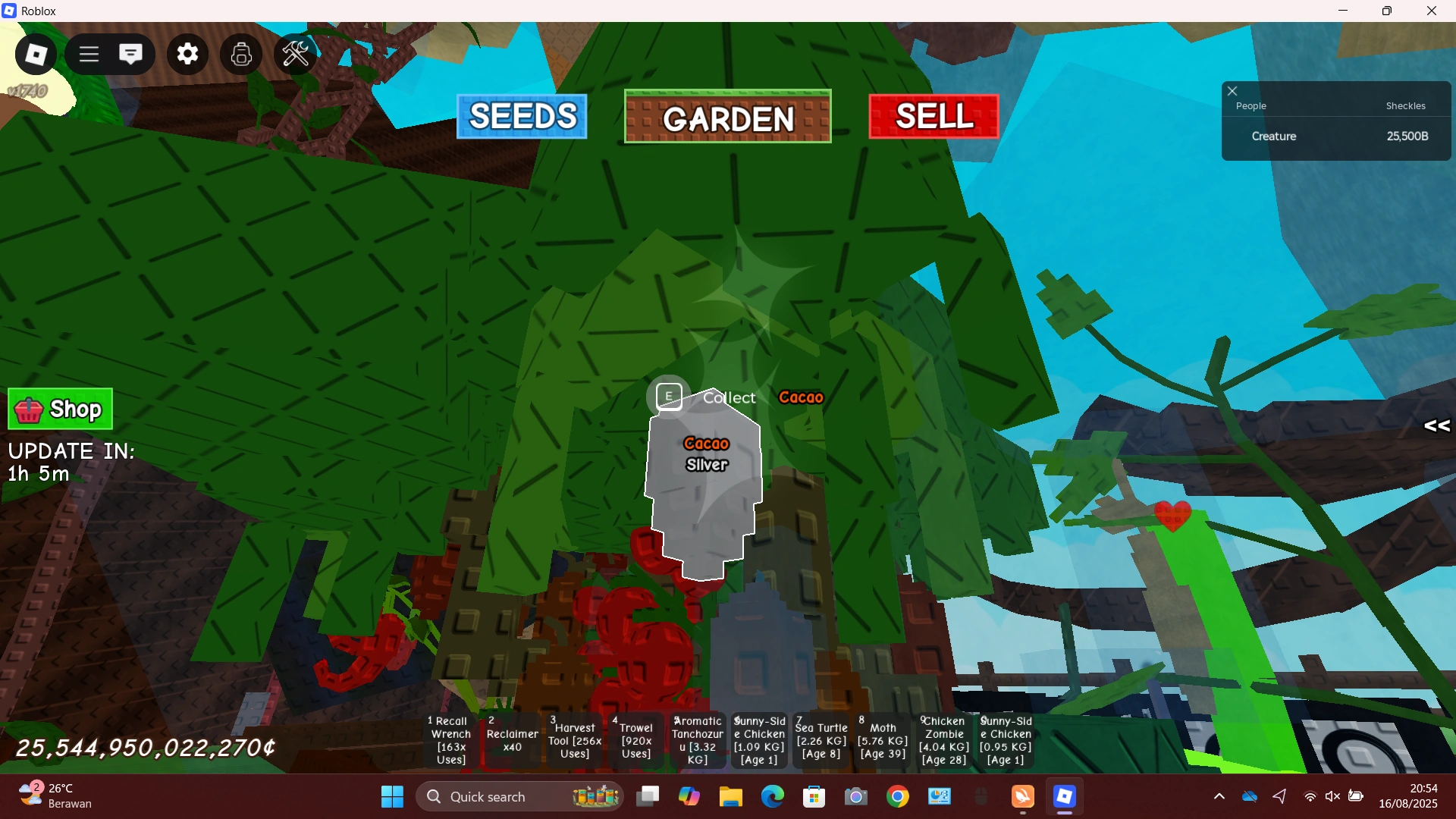
Task: Open the Roblox settings gear icon
Action: point(187,54)
